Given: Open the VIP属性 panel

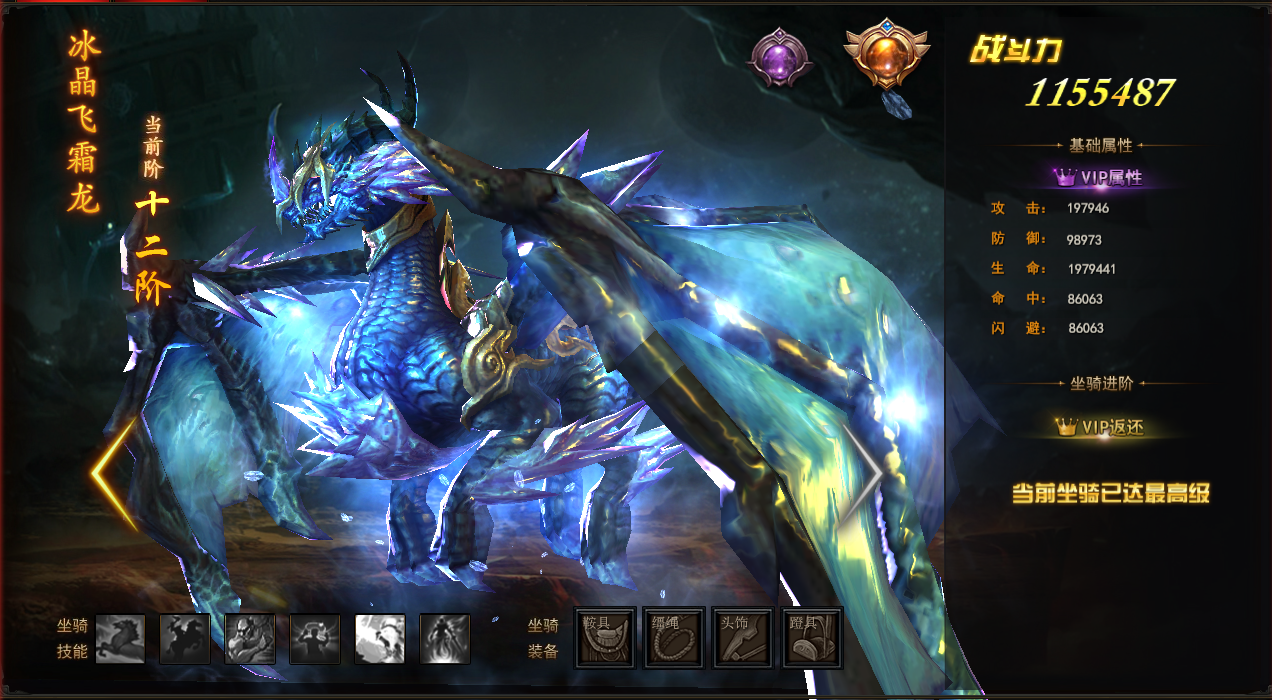Looking at the screenshot, I should point(1100,178).
